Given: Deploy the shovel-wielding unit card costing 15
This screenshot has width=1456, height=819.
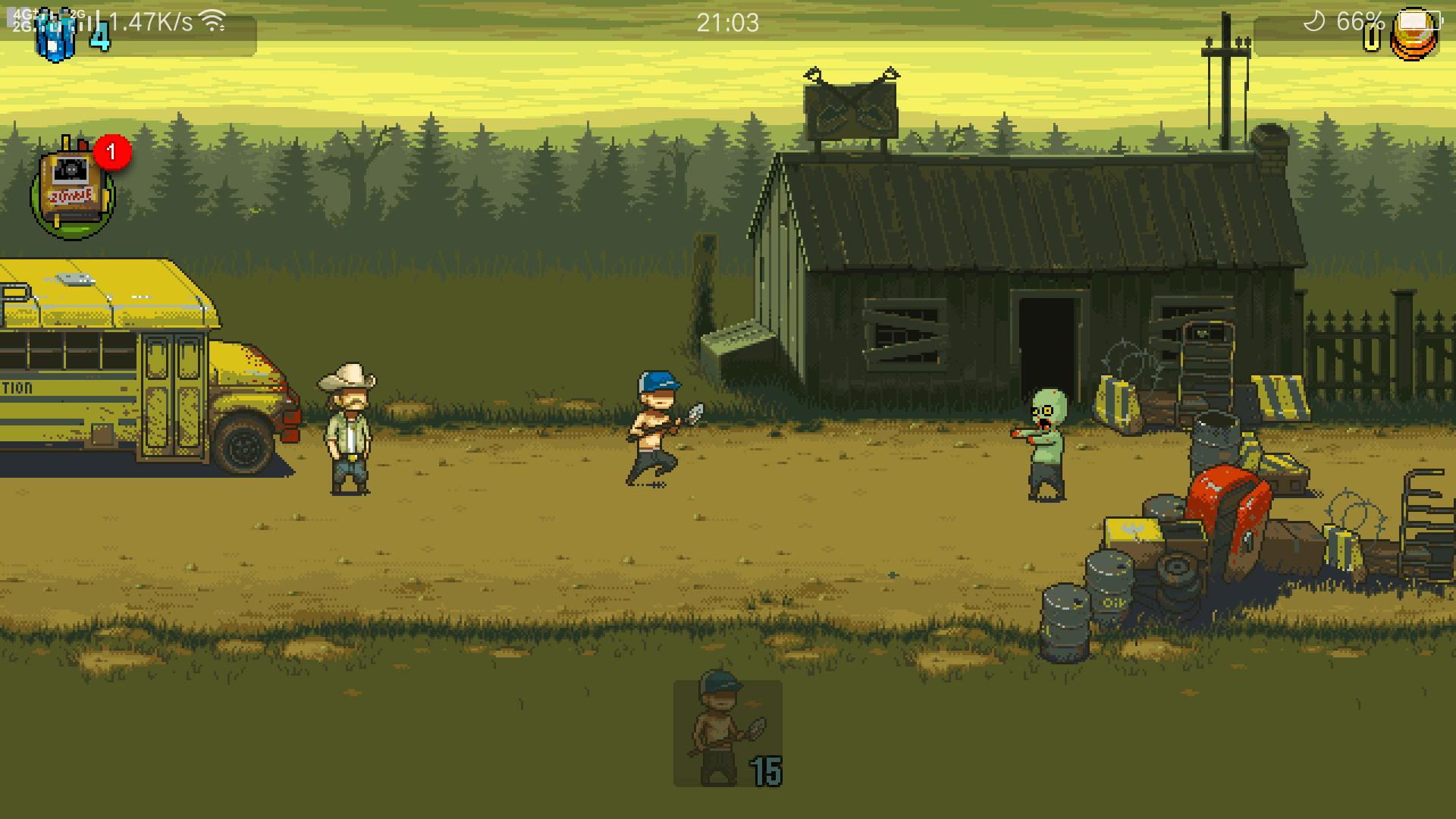Looking at the screenshot, I should click(727, 733).
